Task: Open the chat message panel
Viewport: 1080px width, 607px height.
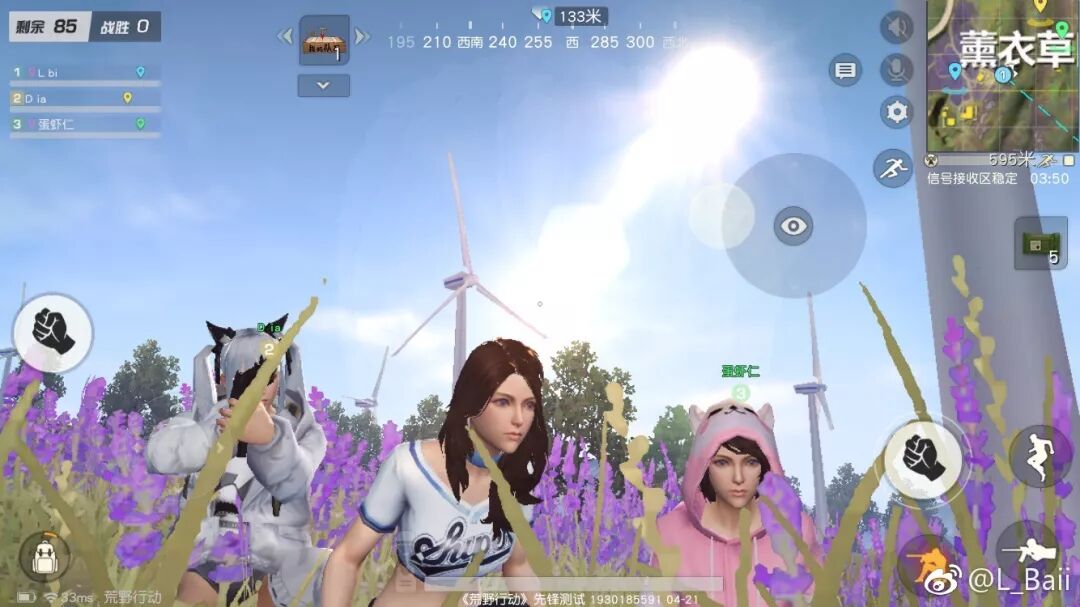Action: (845, 70)
